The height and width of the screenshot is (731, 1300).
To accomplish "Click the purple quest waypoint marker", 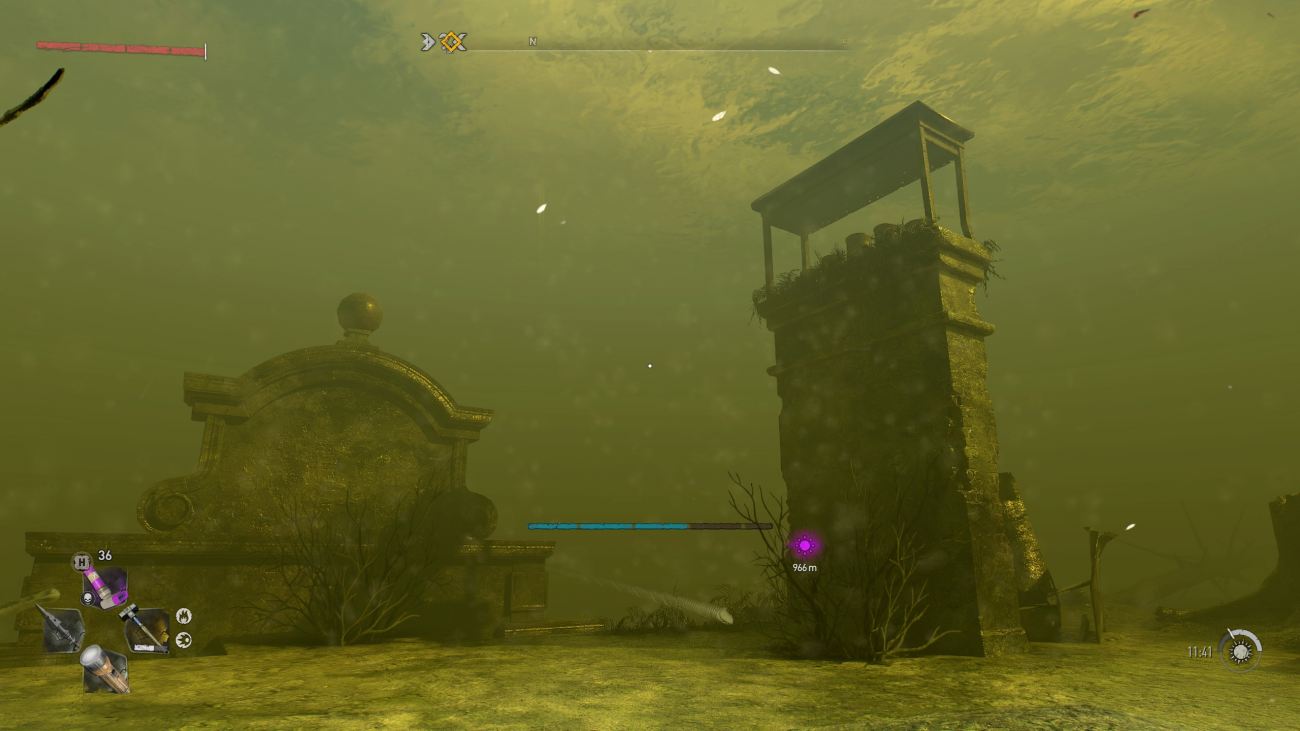I will point(804,546).
